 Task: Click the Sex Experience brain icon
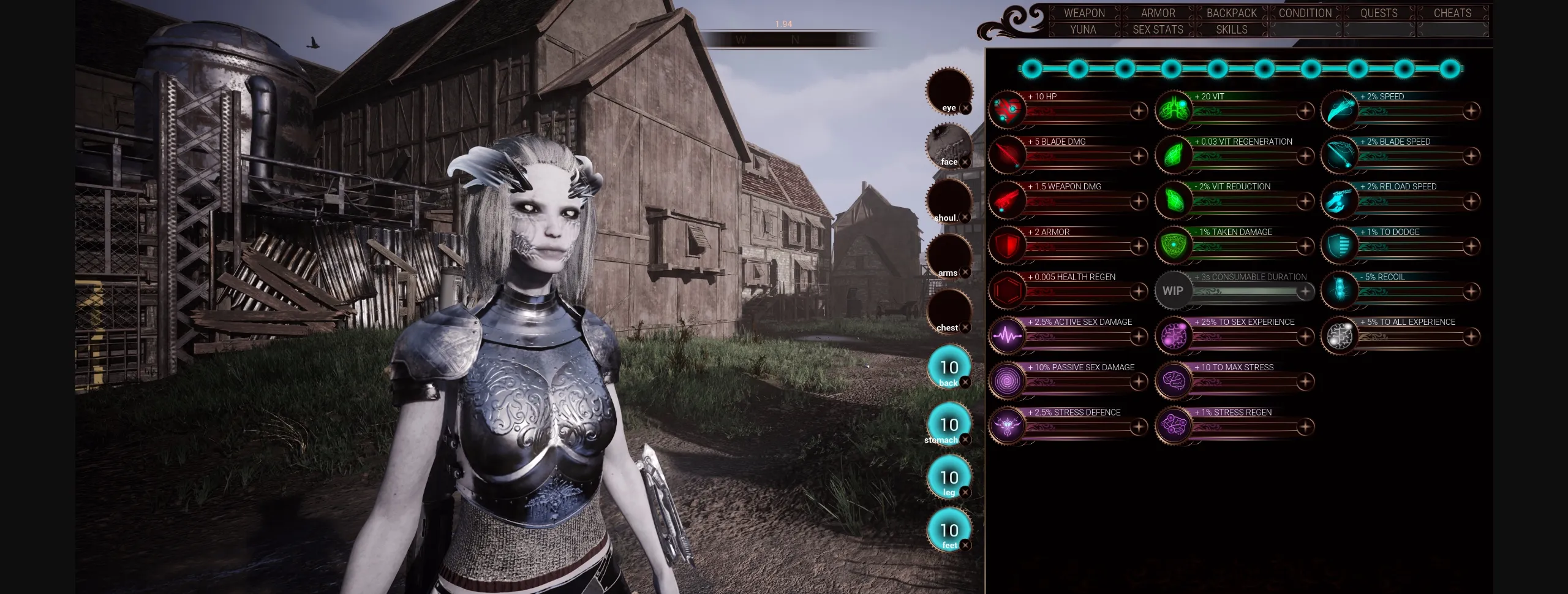1174,336
